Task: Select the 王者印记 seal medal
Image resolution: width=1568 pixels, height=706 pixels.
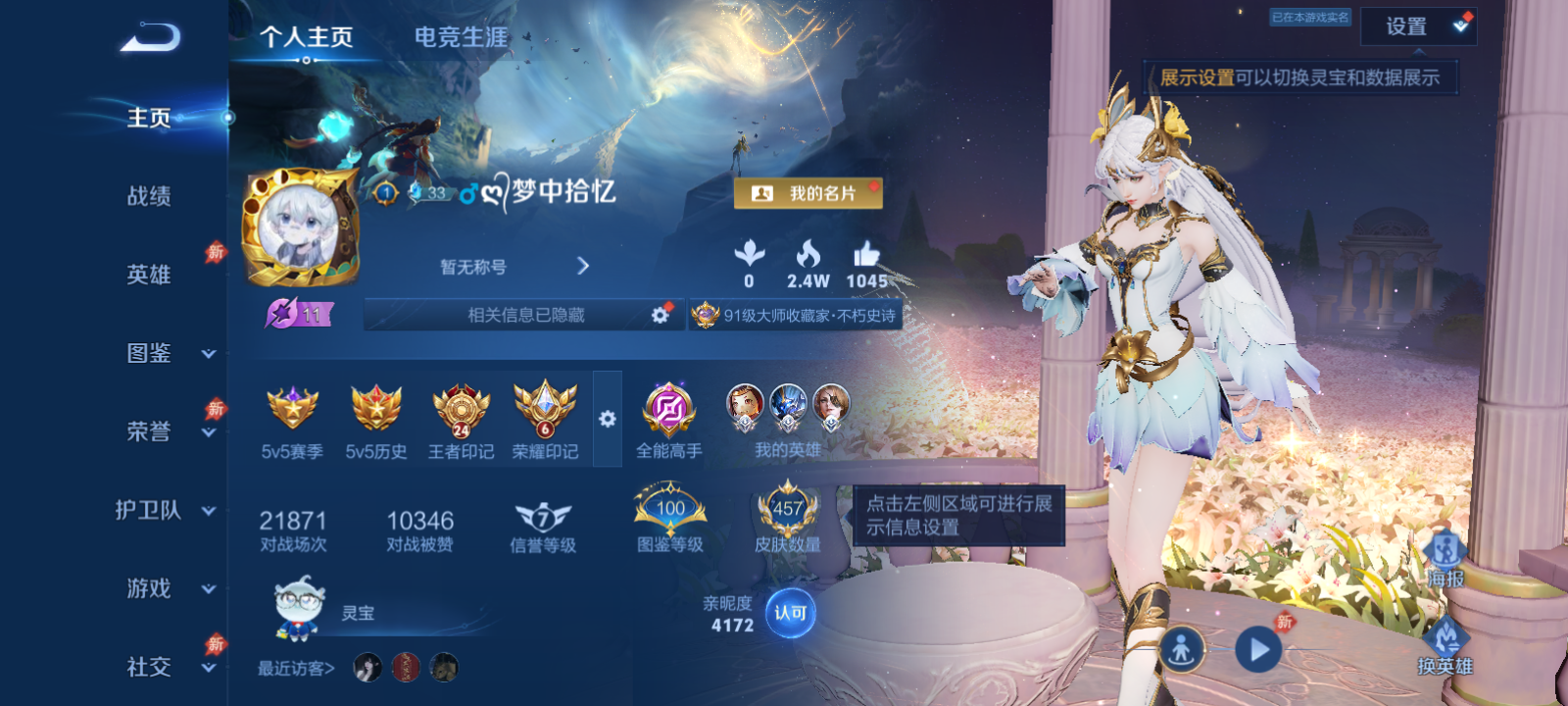Action: click(459, 412)
